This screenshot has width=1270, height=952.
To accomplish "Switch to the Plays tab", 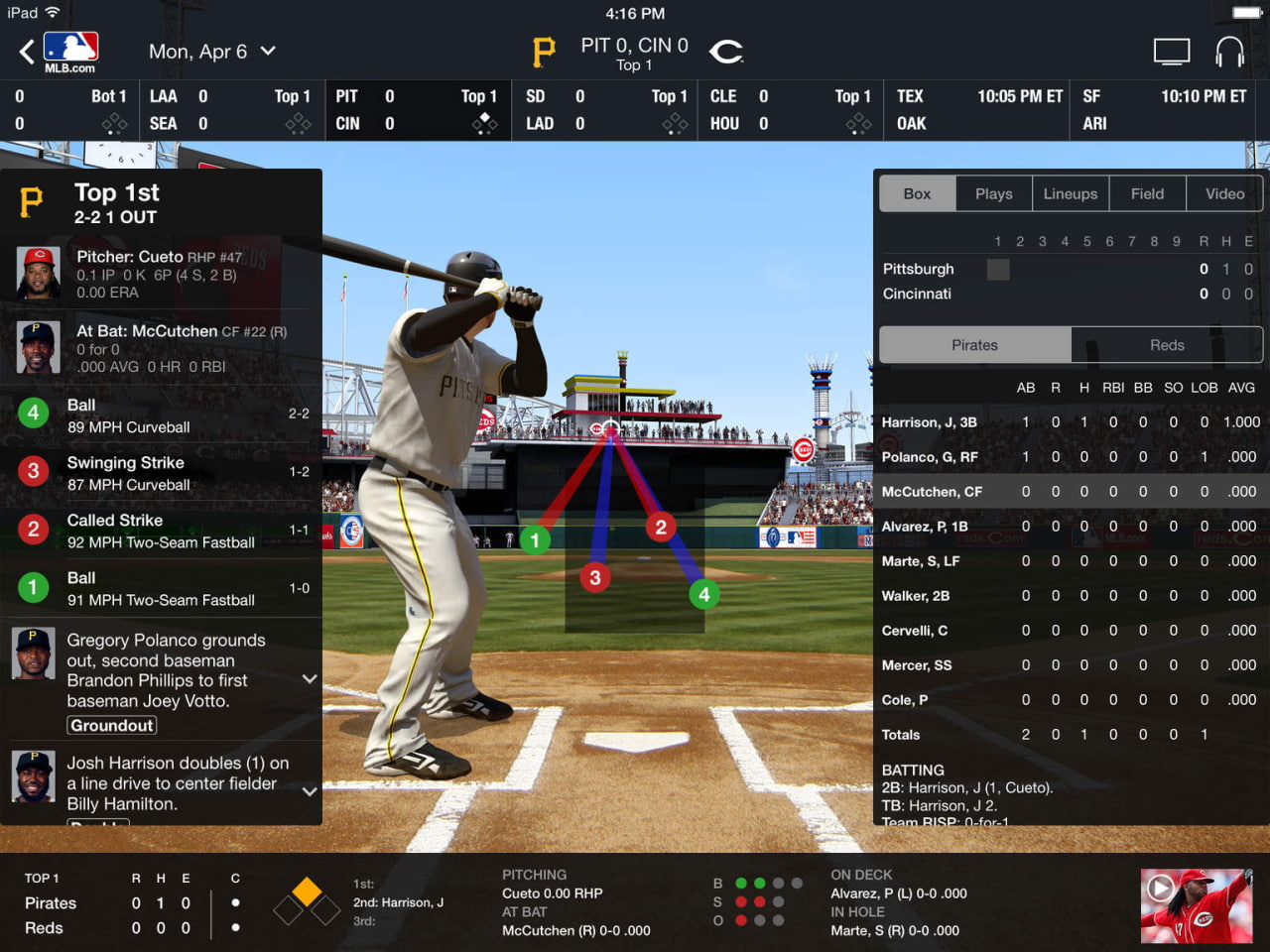I will tap(993, 193).
